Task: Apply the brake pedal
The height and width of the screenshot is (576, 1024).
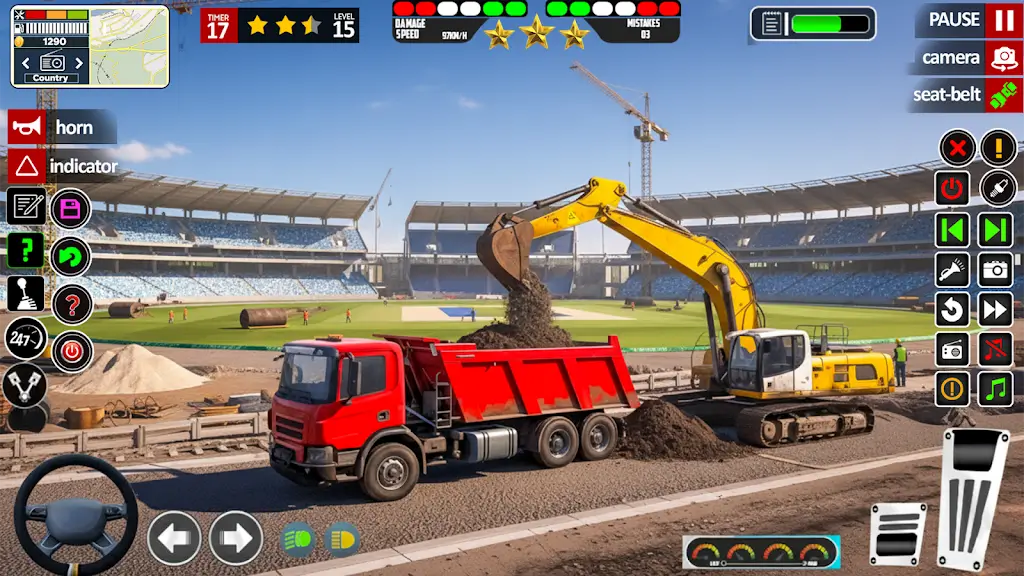Action: point(898,534)
